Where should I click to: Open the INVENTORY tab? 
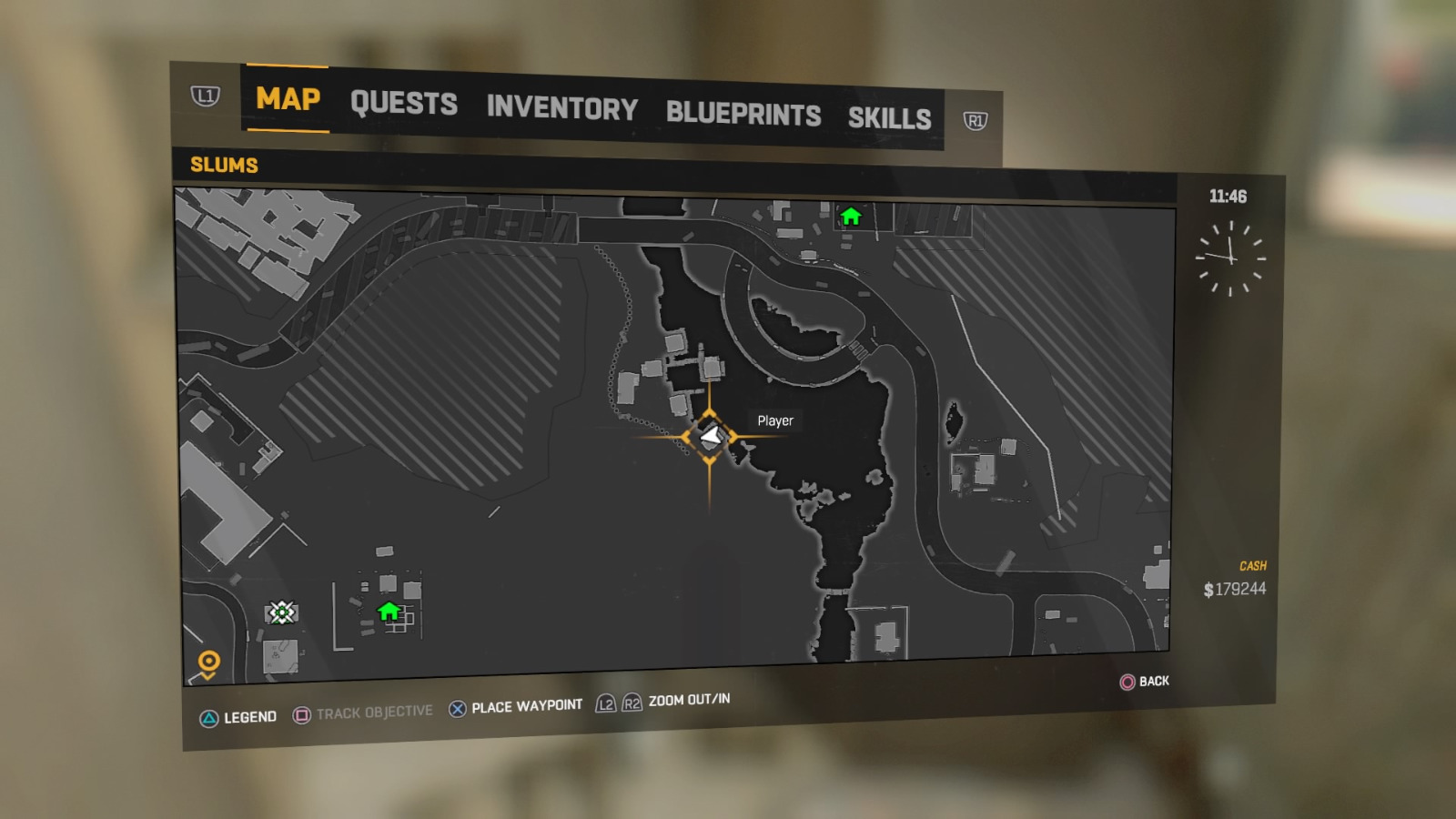pos(562,109)
